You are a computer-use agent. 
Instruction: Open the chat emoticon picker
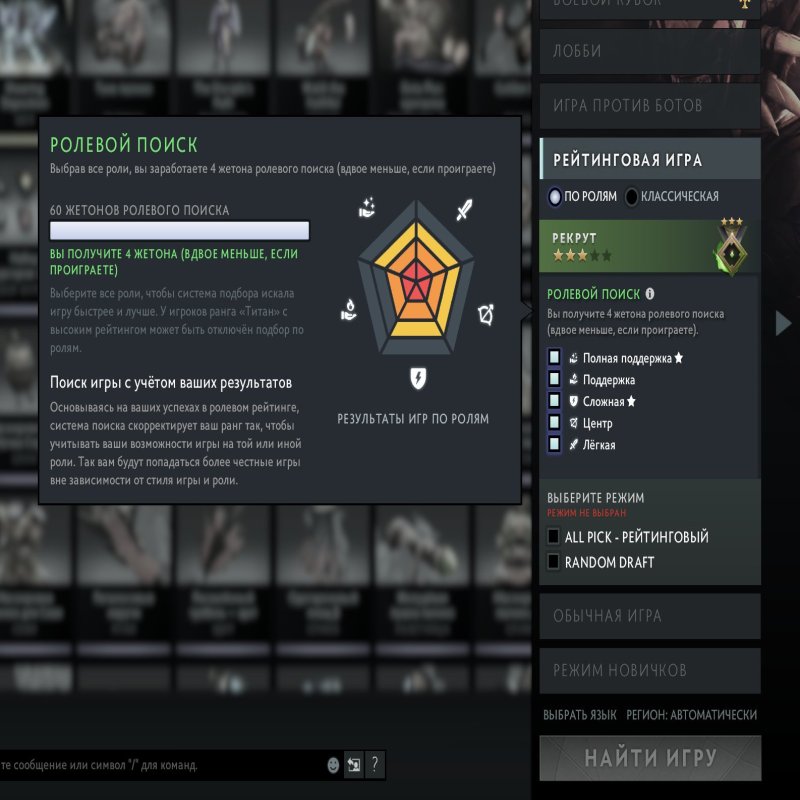click(333, 765)
